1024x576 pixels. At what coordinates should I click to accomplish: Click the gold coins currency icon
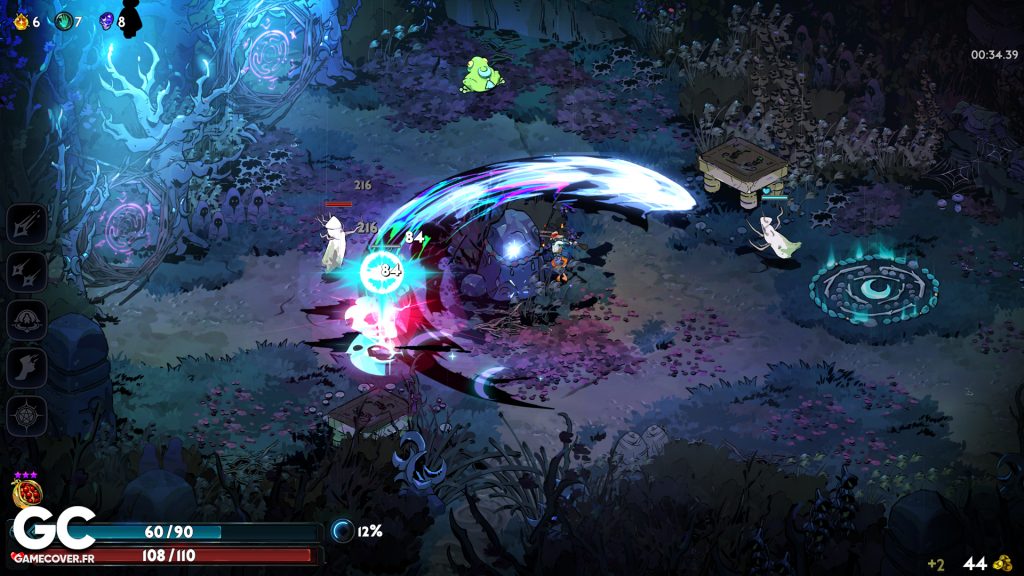[1003, 563]
